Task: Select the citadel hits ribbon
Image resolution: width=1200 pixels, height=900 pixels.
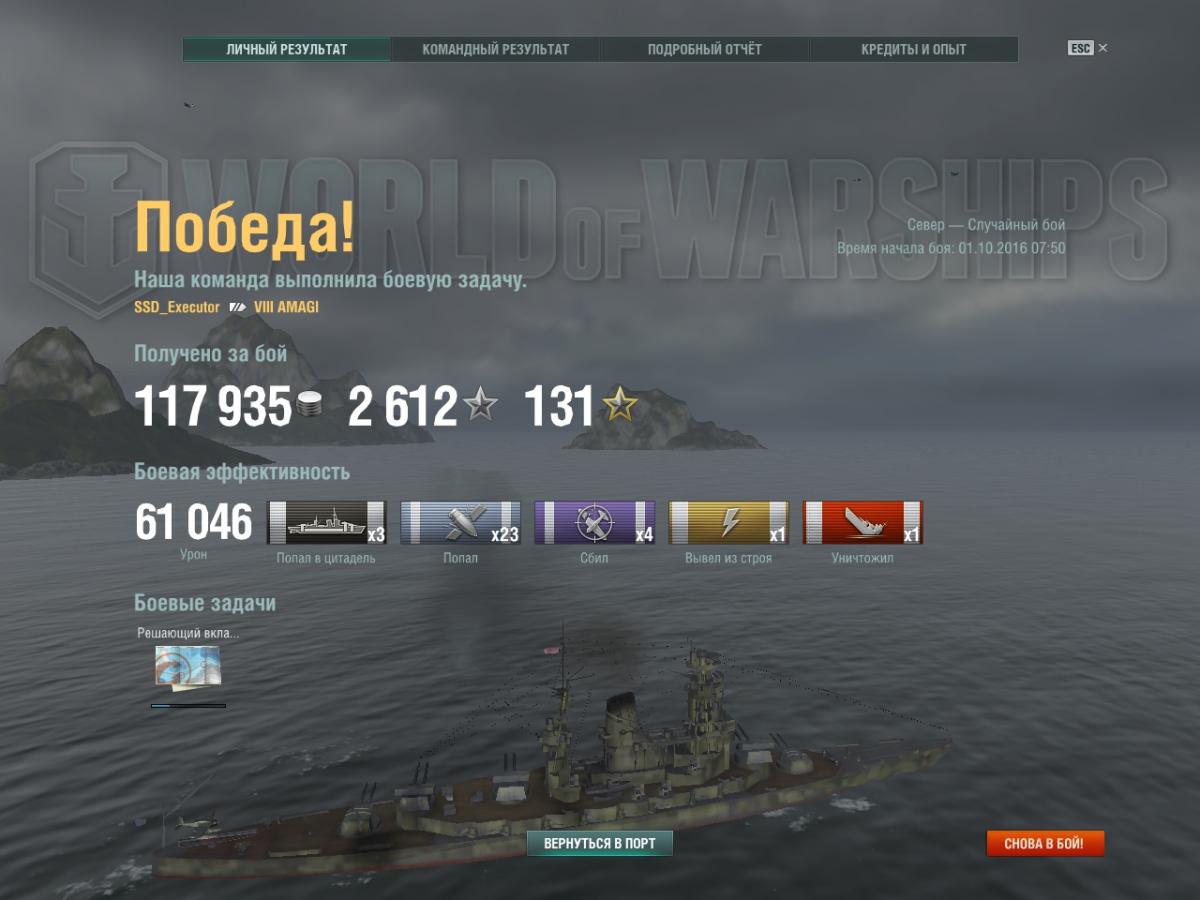Action: 327,523
